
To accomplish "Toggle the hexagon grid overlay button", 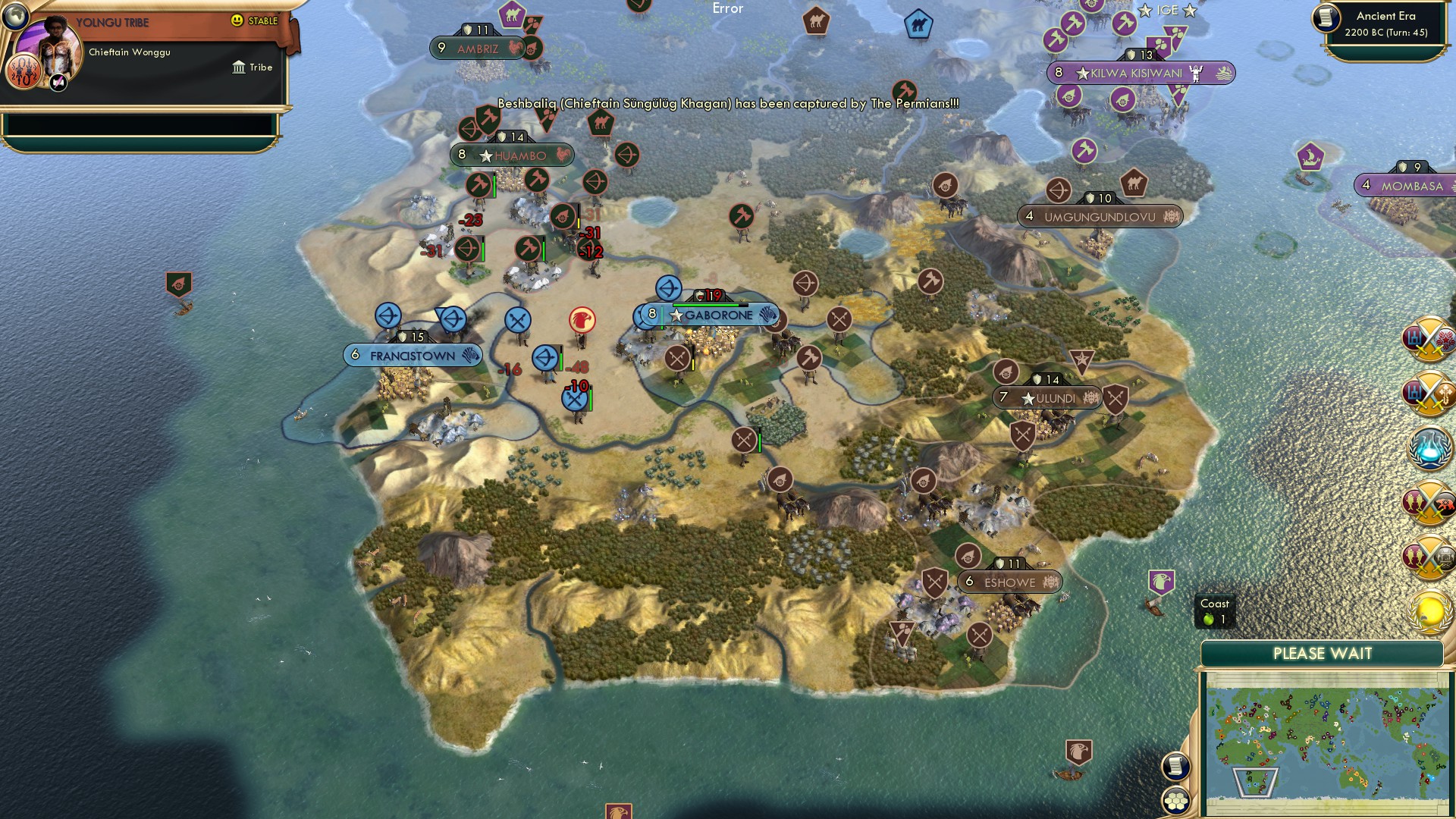I will click(x=1176, y=799).
